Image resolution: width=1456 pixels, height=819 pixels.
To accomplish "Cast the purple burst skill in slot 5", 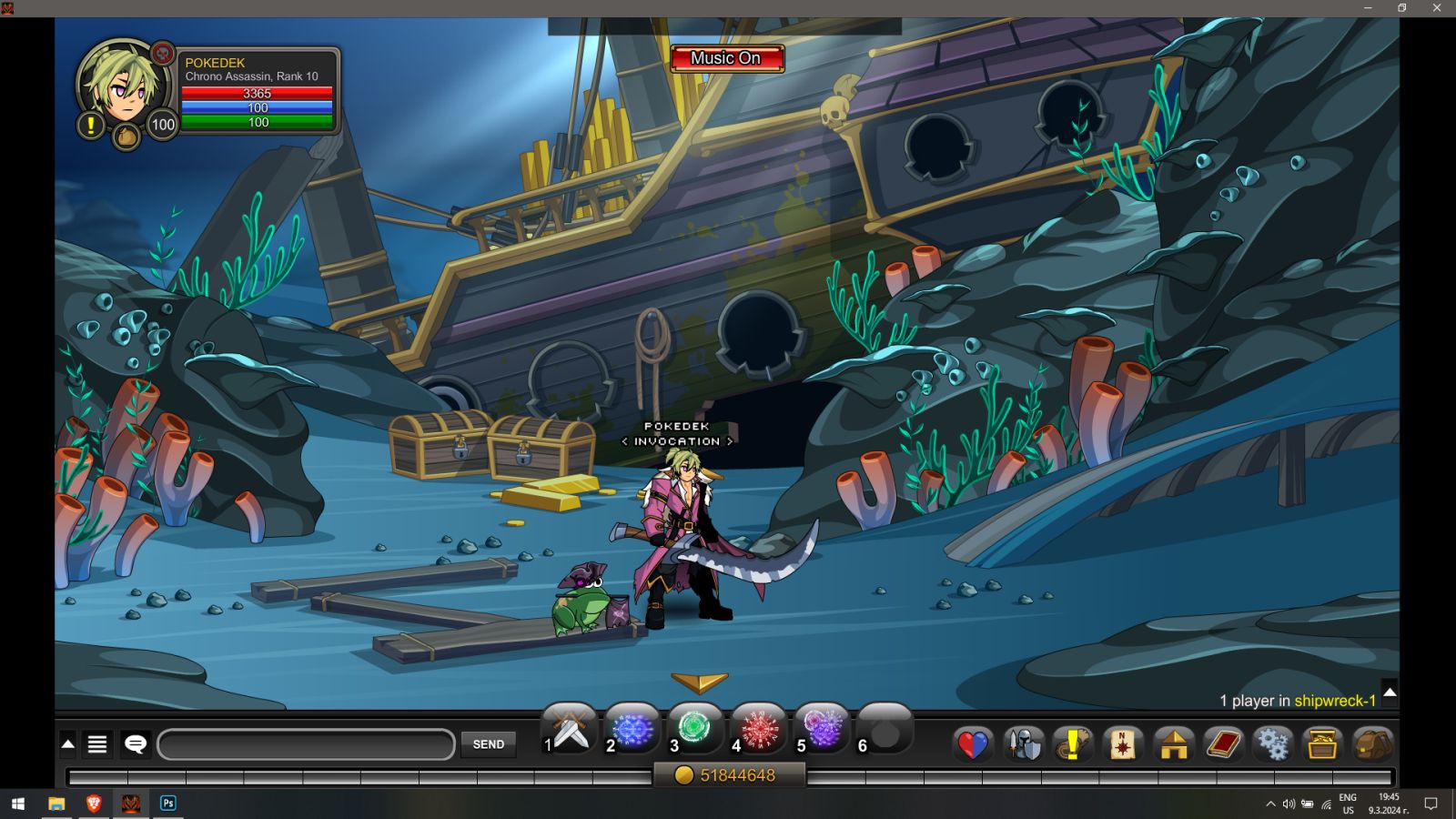I will coord(823,730).
